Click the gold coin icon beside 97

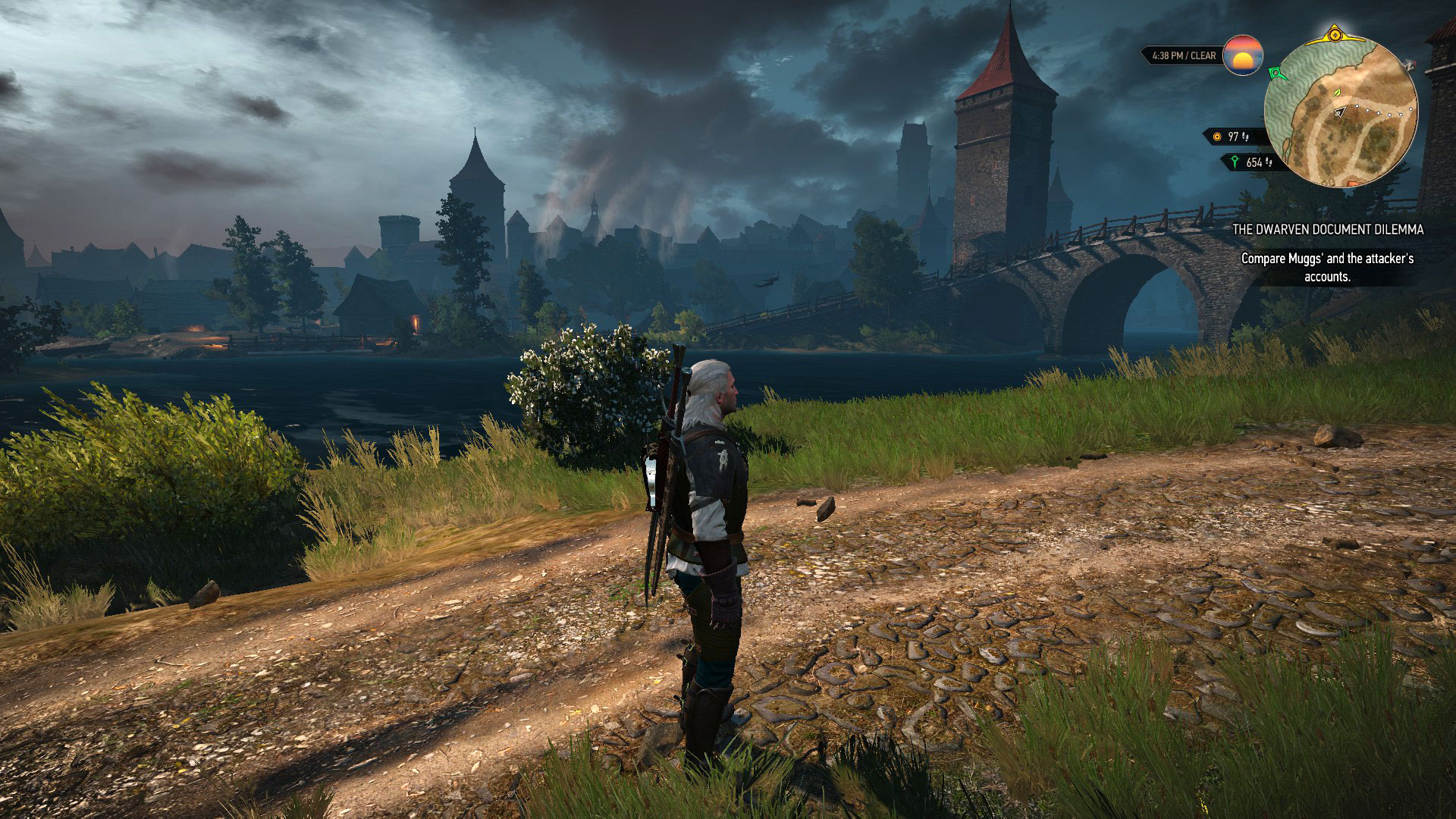click(1216, 136)
